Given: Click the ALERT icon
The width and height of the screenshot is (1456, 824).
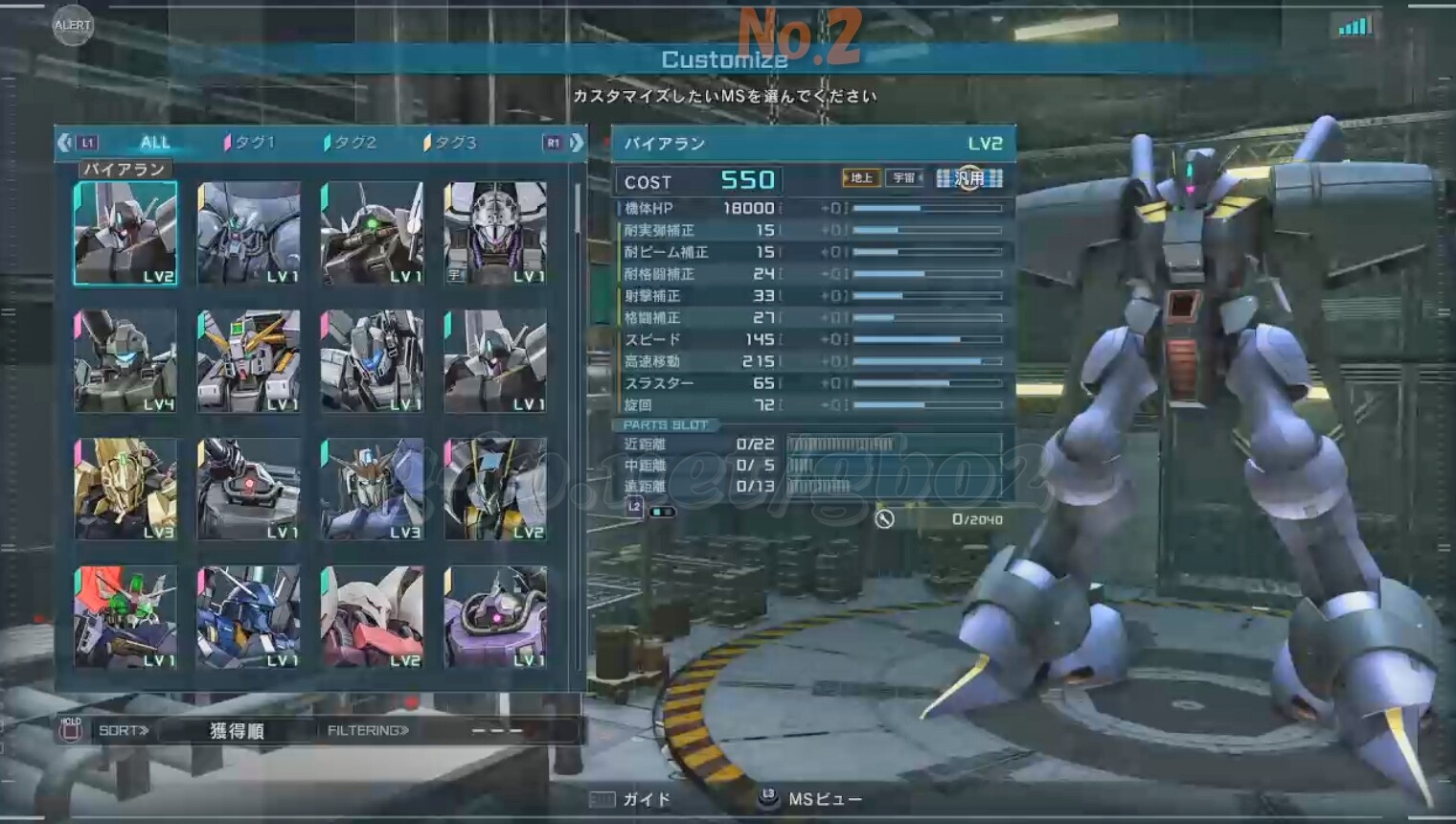Looking at the screenshot, I should point(73,25).
